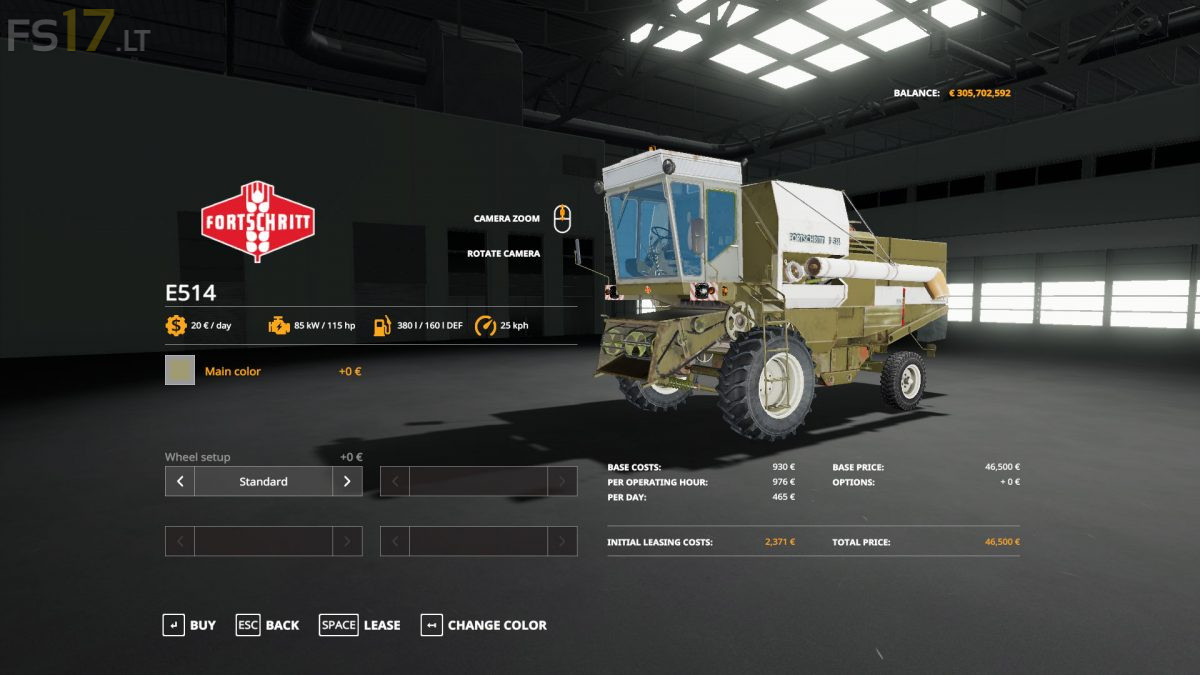
Task: Go back from the shop screen
Action: (267, 625)
